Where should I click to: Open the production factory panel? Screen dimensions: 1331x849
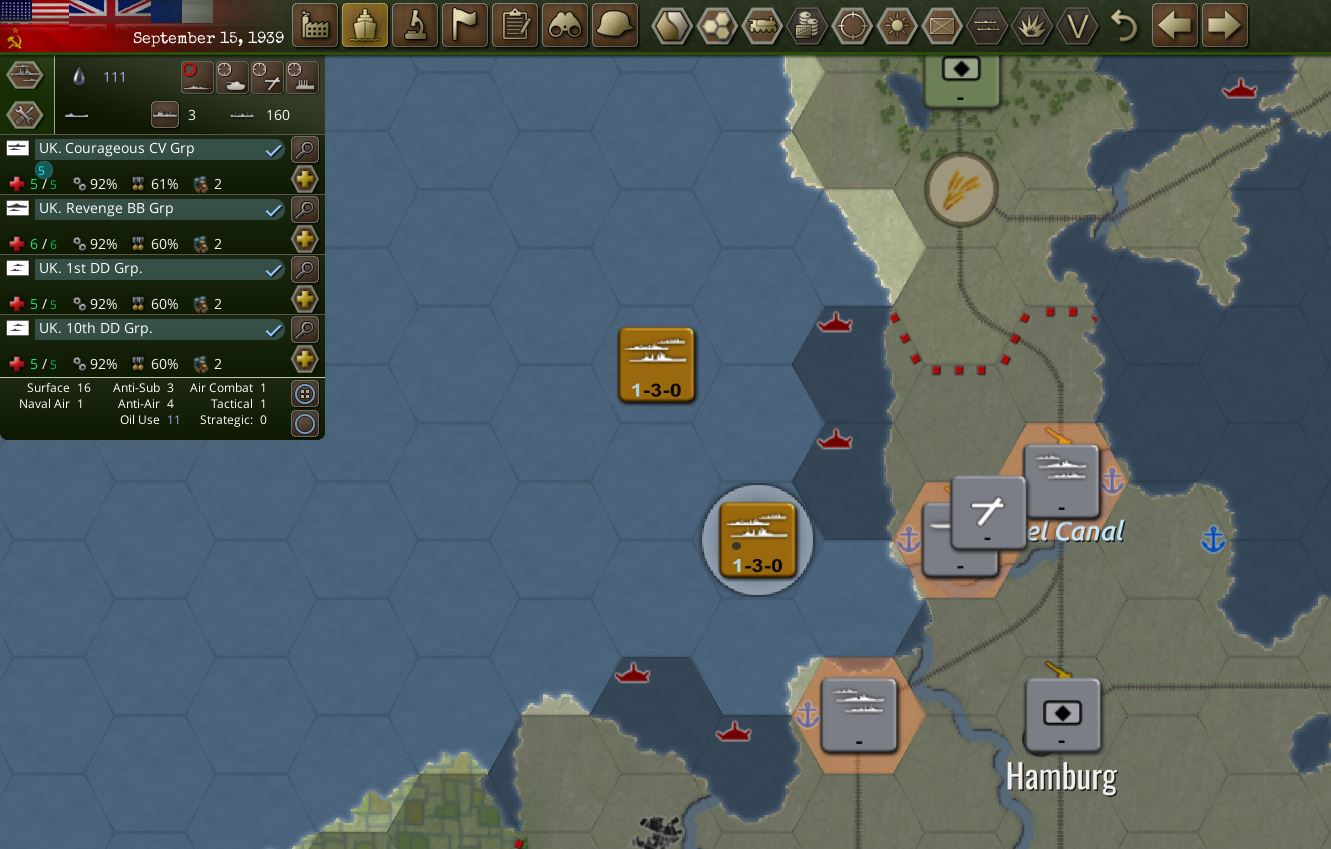315,25
